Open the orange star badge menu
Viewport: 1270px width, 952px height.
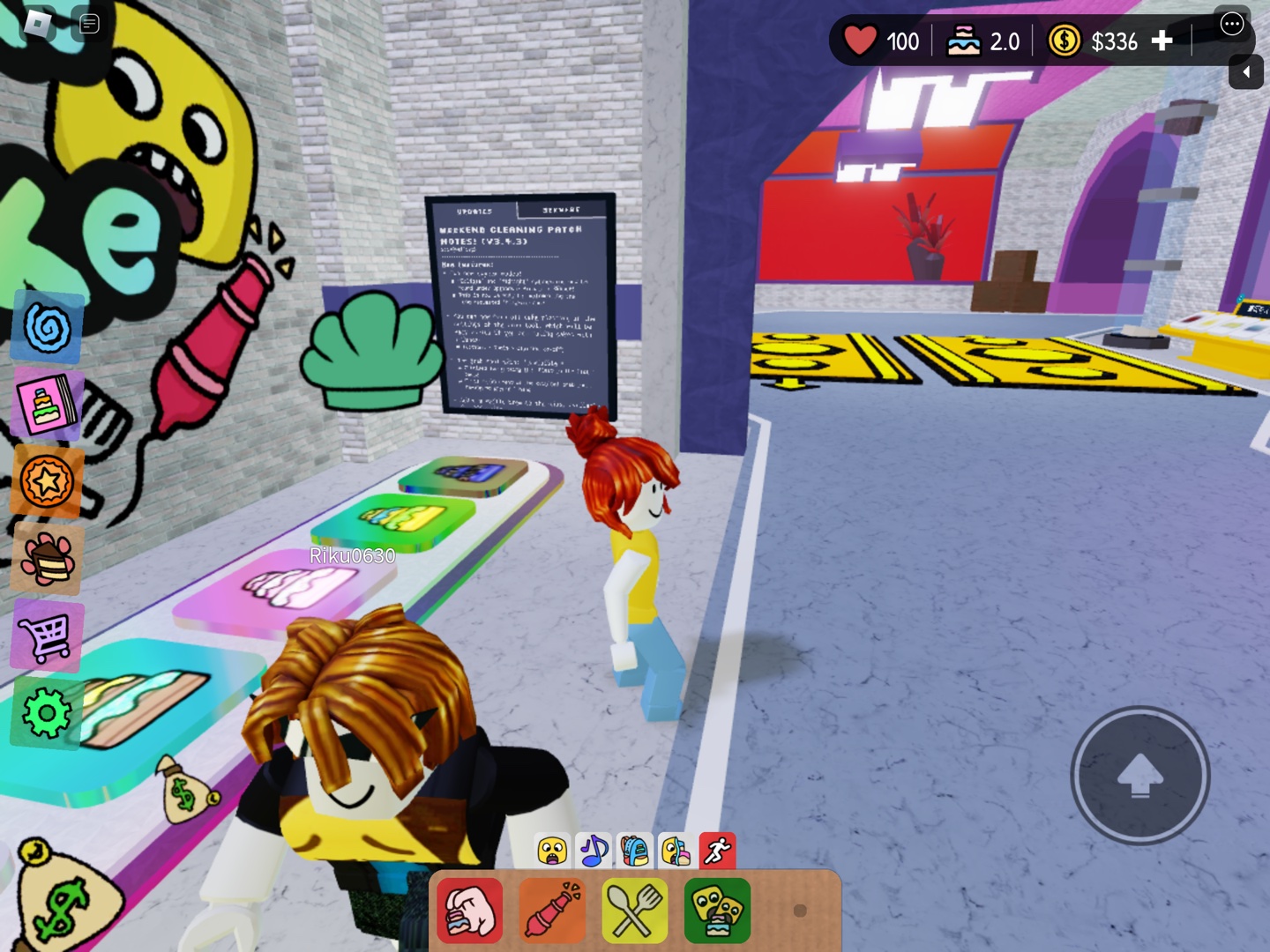(48, 481)
